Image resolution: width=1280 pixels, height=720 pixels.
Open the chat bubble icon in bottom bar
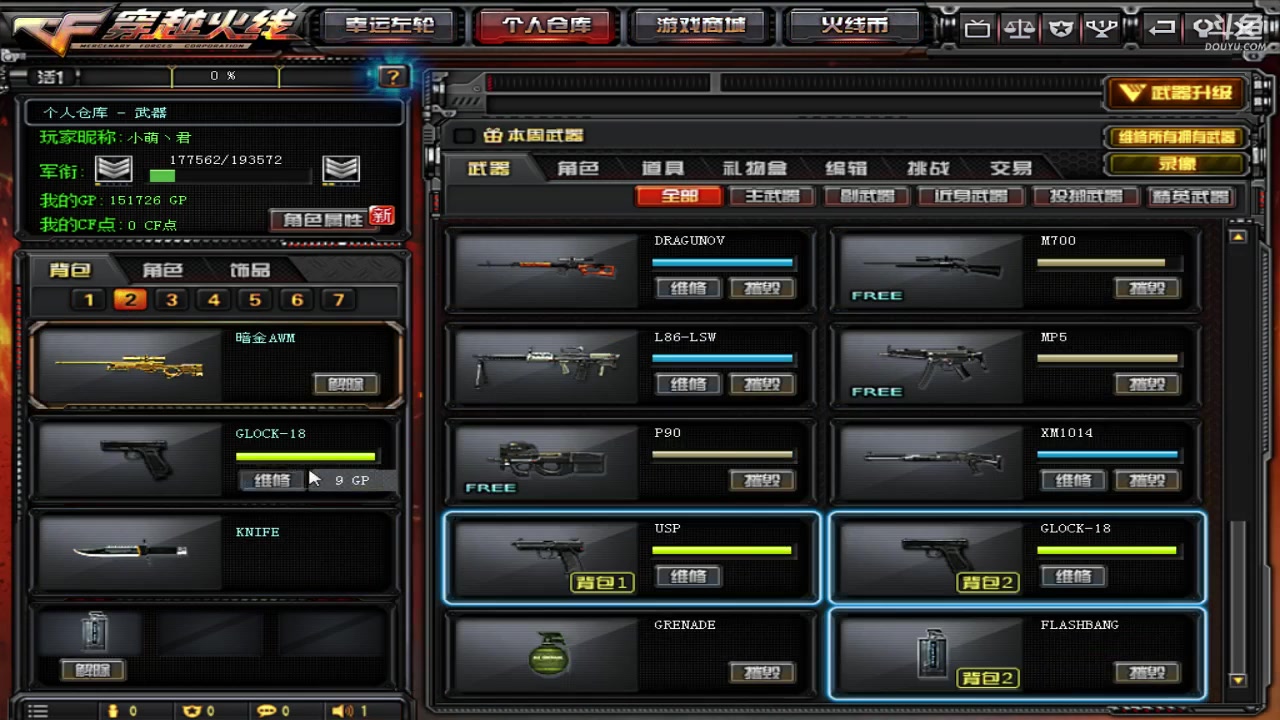pyautogui.click(x=268, y=710)
